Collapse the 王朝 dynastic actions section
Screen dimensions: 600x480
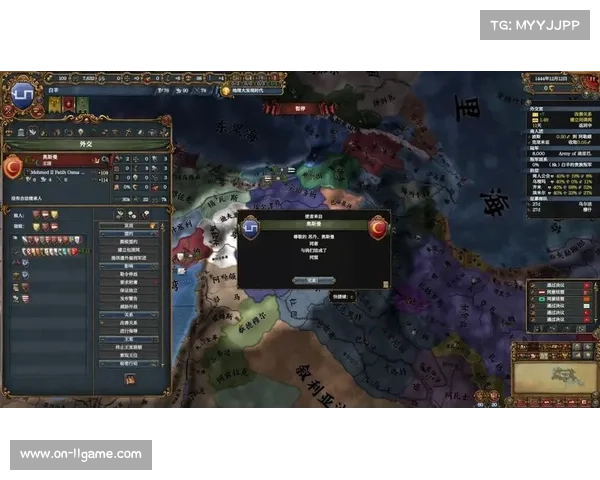[x=131, y=338]
